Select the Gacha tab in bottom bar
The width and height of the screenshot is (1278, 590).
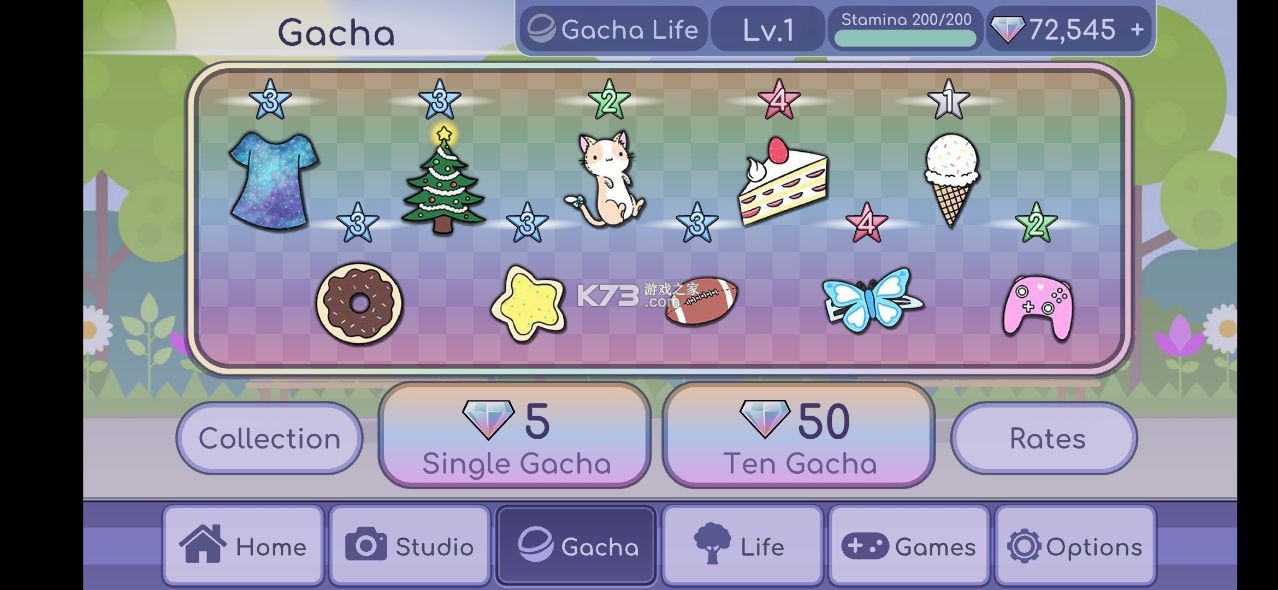(x=576, y=546)
